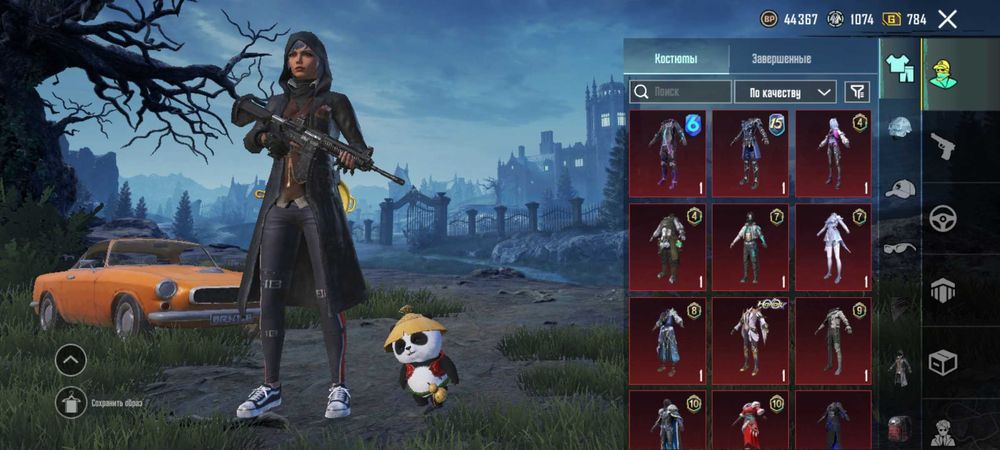Select the costume with level 15 badge

pos(750,153)
